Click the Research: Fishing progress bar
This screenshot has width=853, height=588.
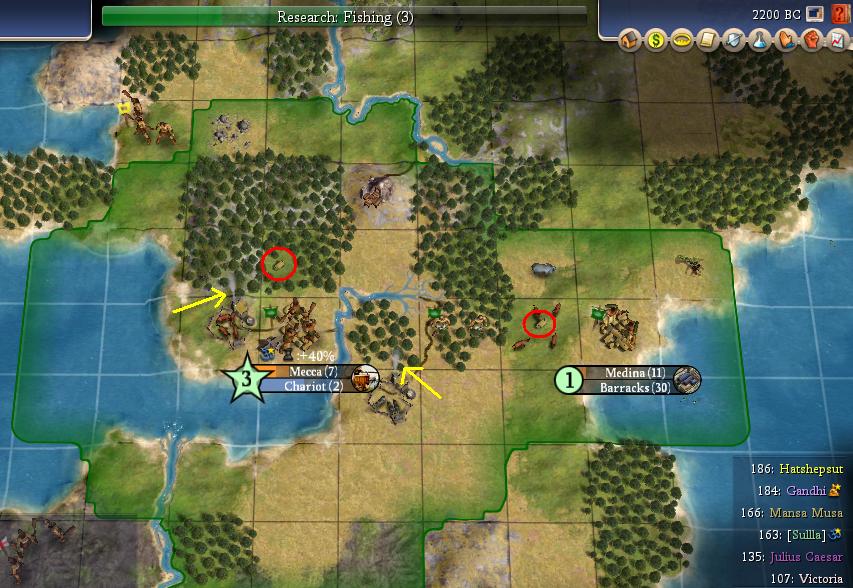[x=345, y=16]
